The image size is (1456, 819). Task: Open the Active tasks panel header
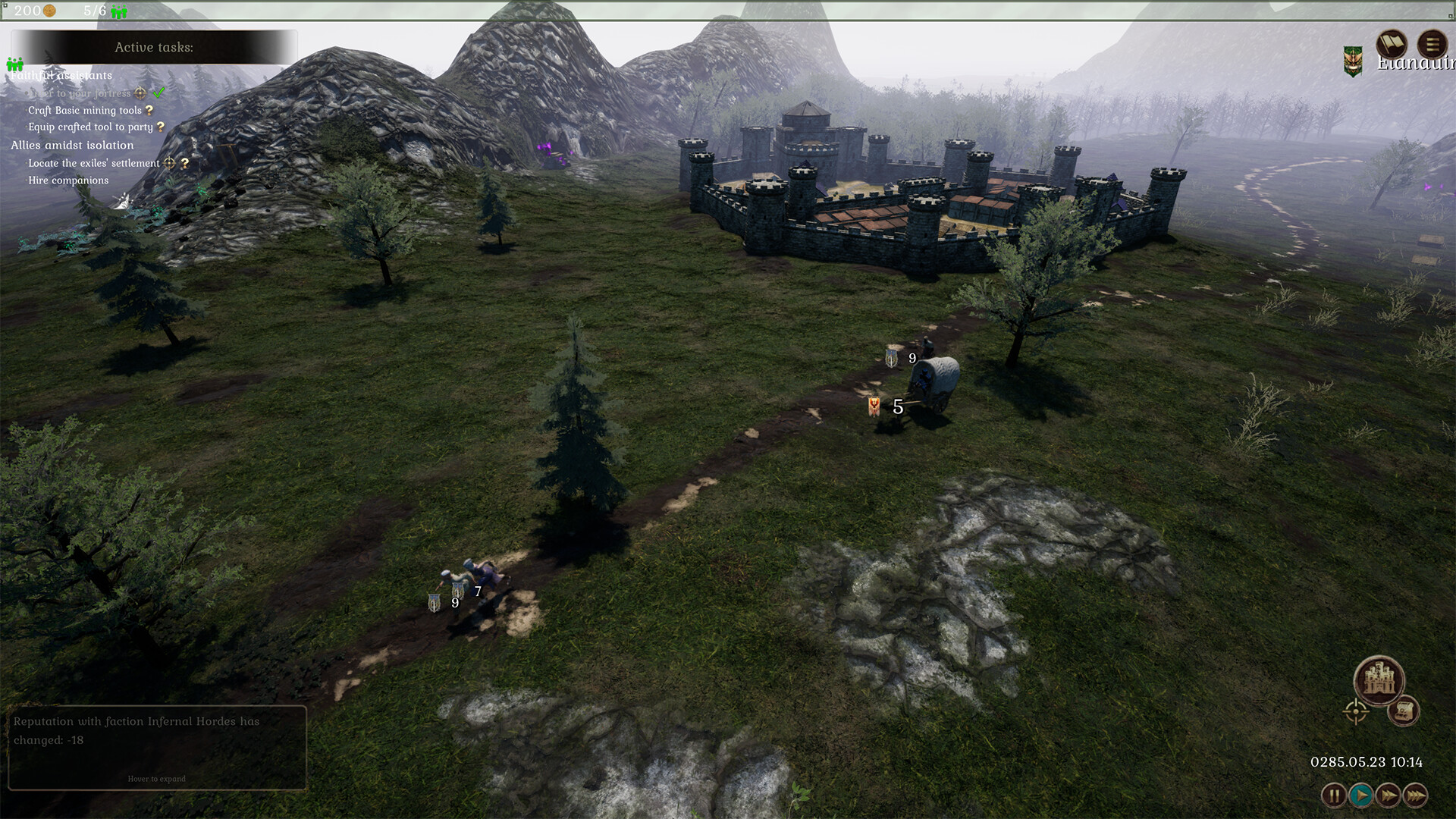click(x=154, y=48)
